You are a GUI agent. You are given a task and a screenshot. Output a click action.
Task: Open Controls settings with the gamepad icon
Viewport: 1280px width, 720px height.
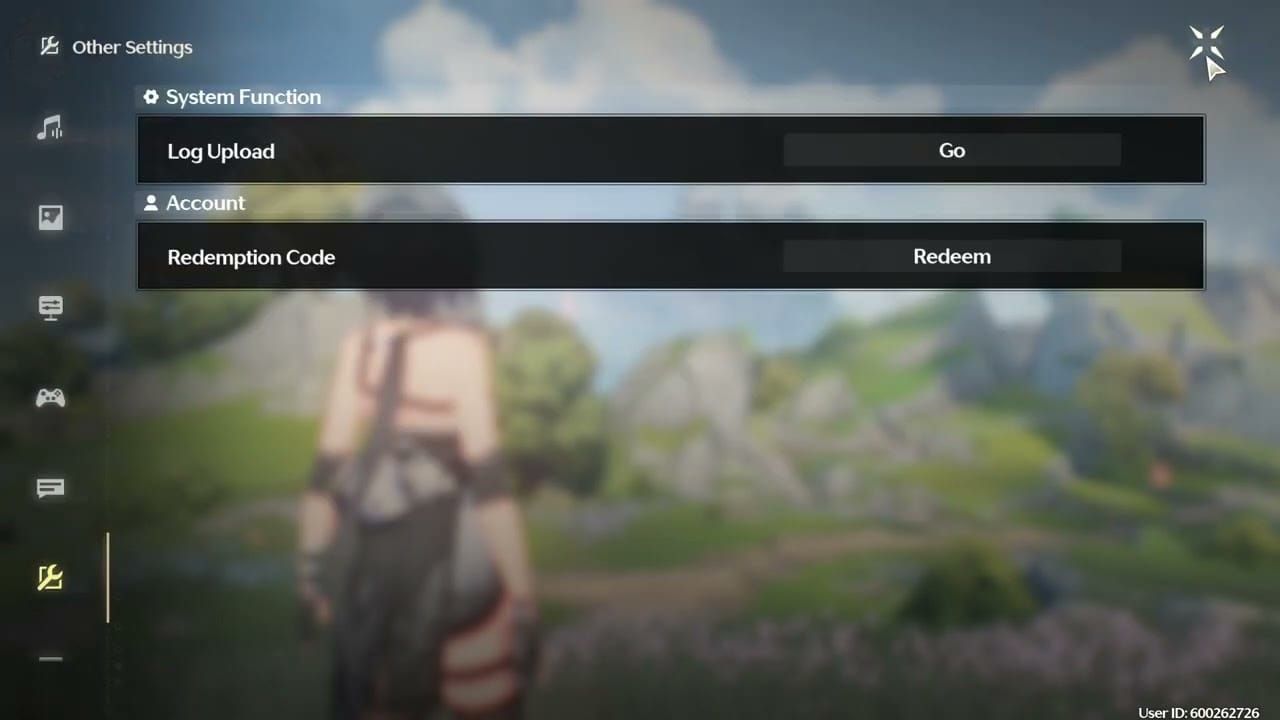click(50, 397)
